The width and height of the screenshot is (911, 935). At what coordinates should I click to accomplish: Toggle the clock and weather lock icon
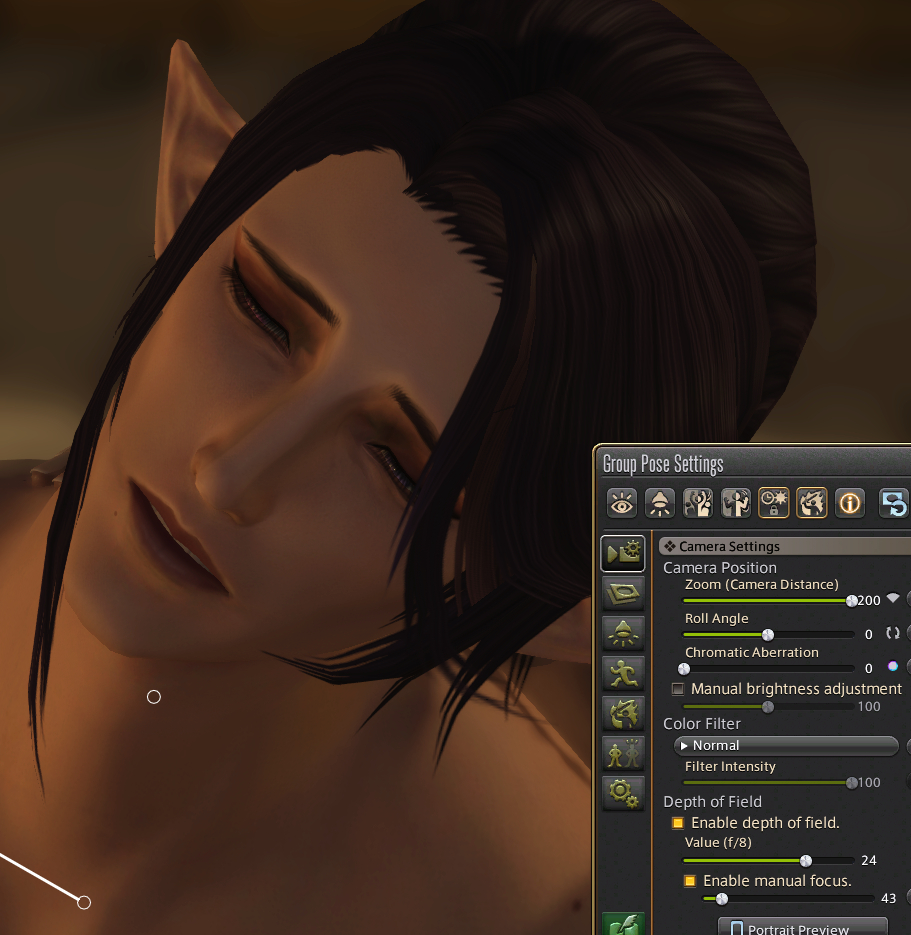pyautogui.click(x=774, y=503)
